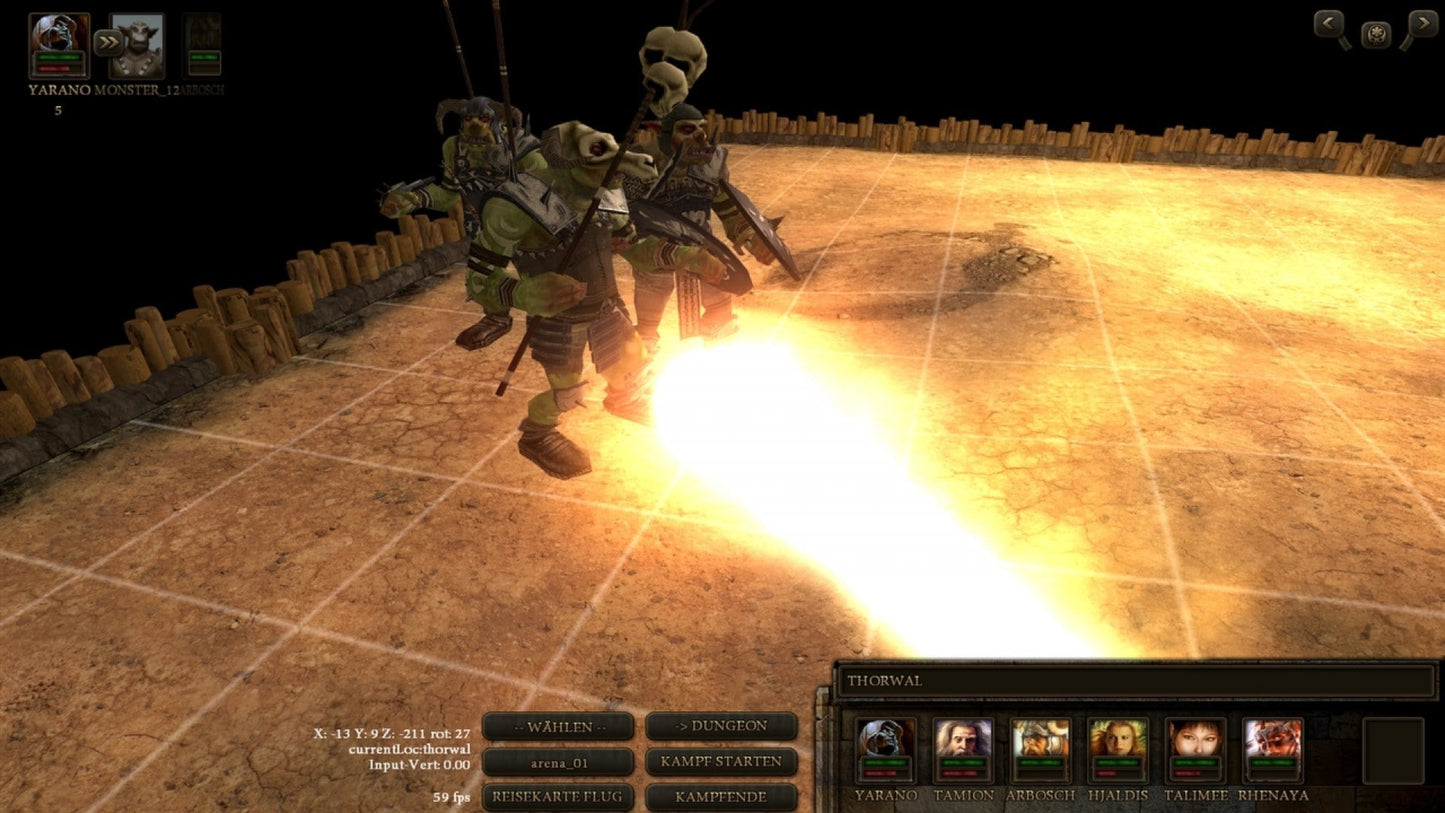
Task: Select ARBOSCH's small portrait at top left
Action: [201, 42]
